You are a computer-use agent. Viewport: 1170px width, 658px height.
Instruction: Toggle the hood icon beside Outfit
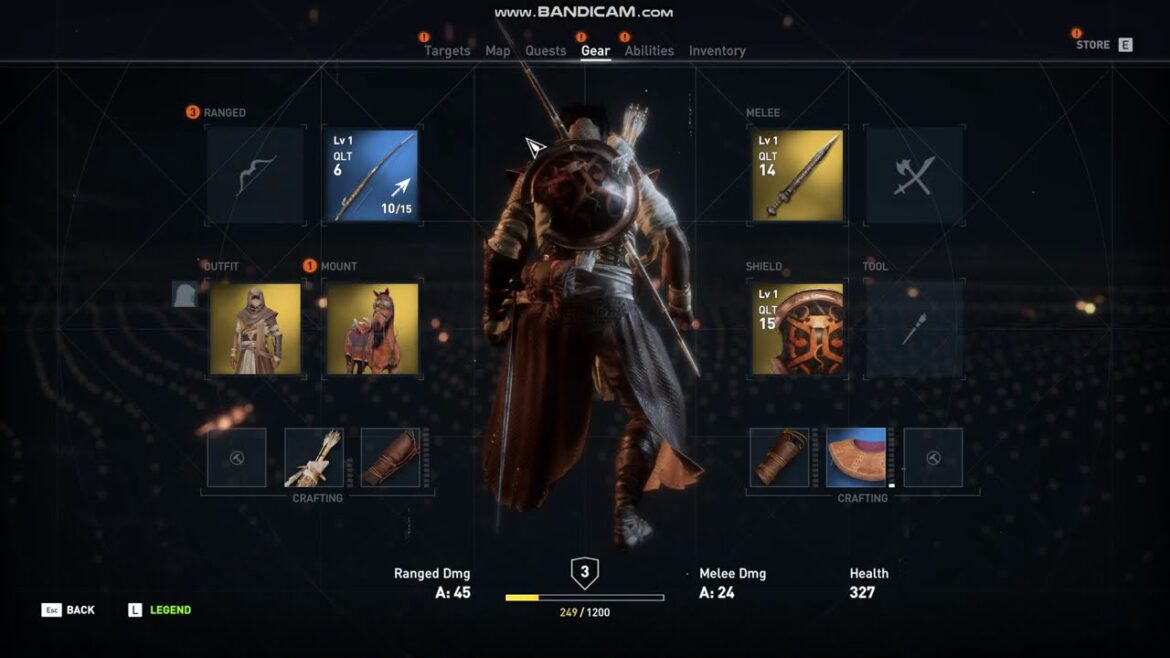tap(184, 294)
